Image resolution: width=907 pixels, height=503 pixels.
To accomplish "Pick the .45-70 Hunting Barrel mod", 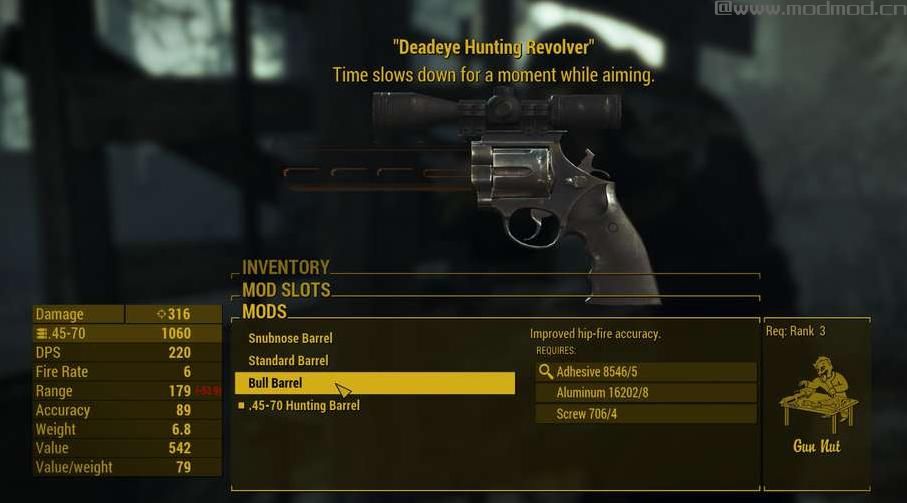I will [303, 405].
